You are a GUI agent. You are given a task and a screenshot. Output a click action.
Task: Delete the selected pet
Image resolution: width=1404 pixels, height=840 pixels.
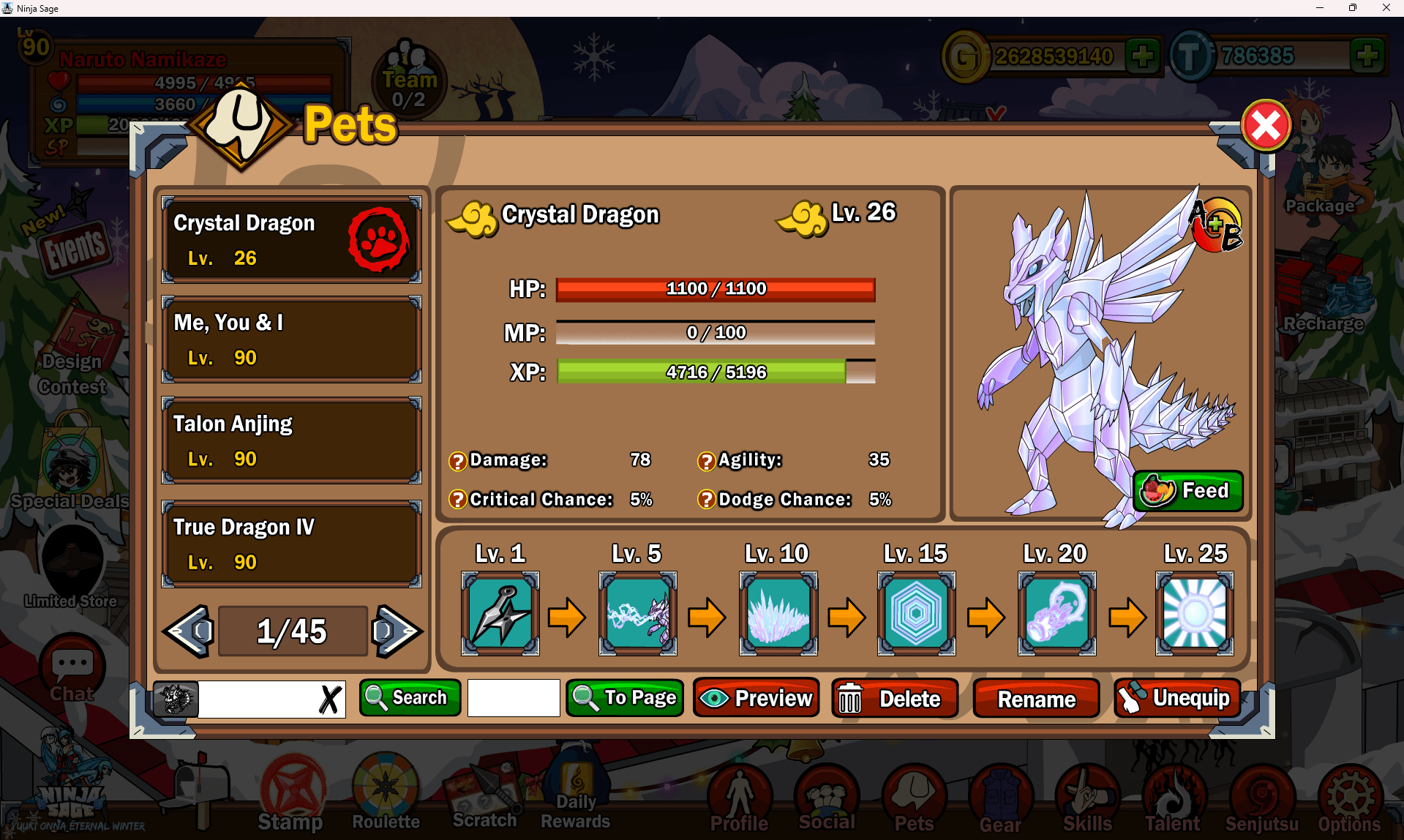[x=894, y=698]
